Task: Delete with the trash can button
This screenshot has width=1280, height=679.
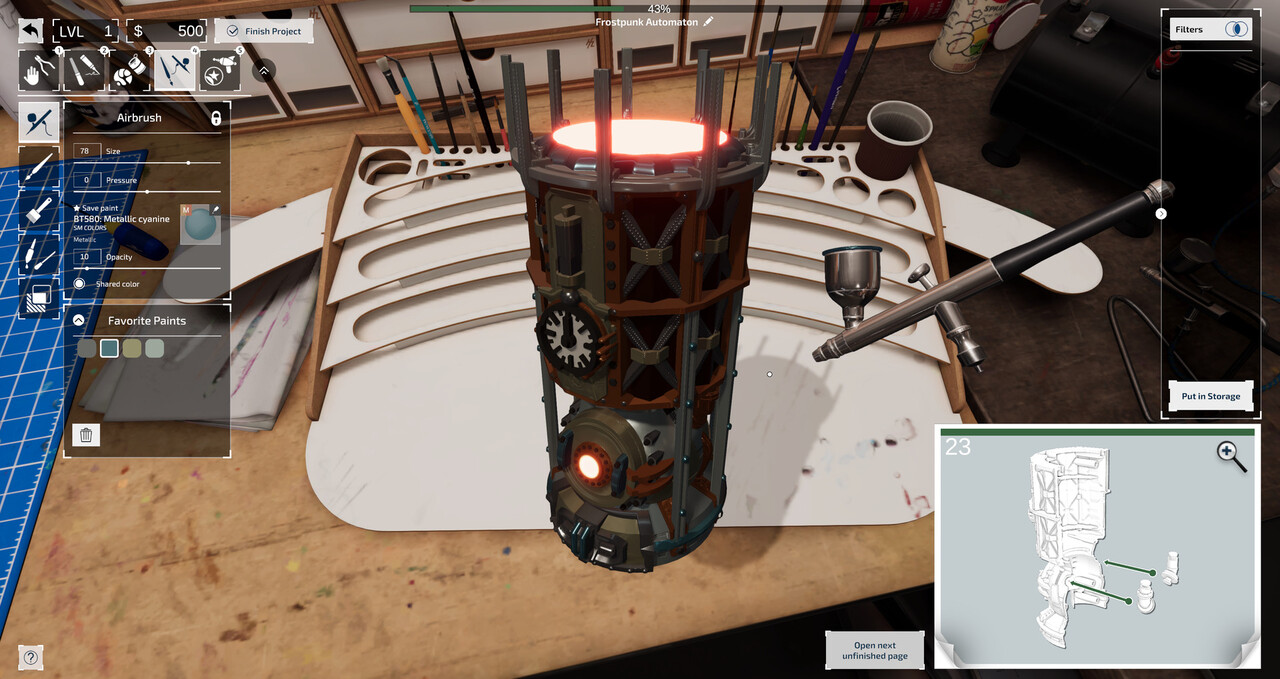Action: (86, 435)
